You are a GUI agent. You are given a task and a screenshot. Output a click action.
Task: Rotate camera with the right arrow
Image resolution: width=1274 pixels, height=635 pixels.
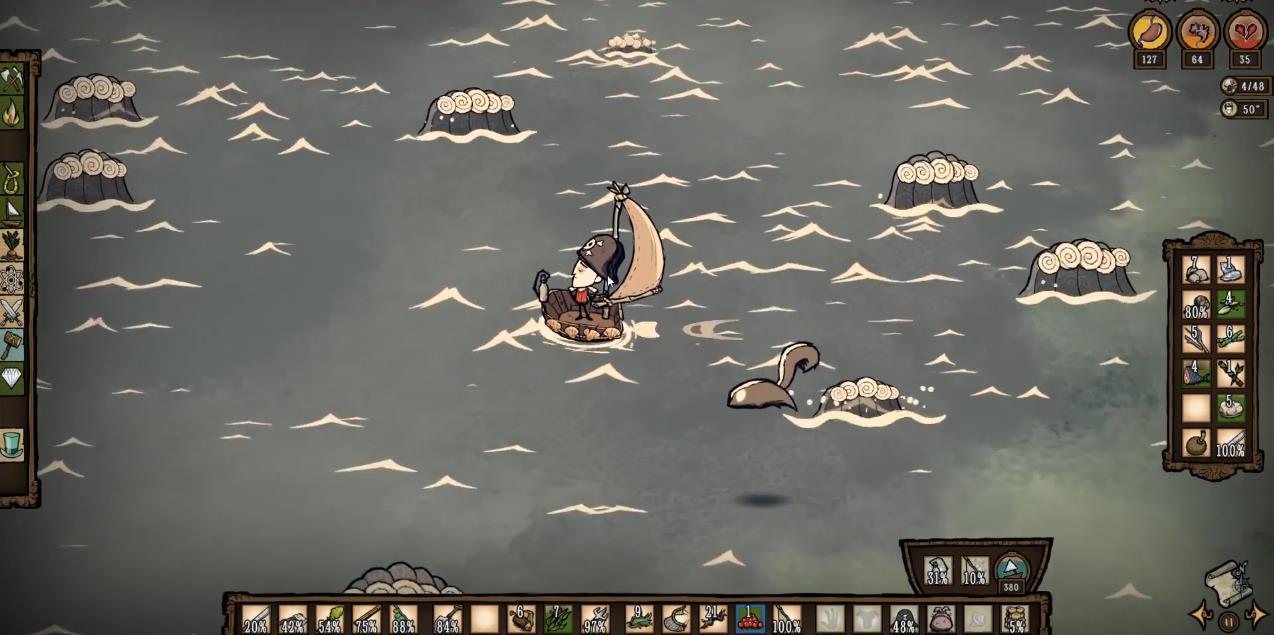(1256, 614)
